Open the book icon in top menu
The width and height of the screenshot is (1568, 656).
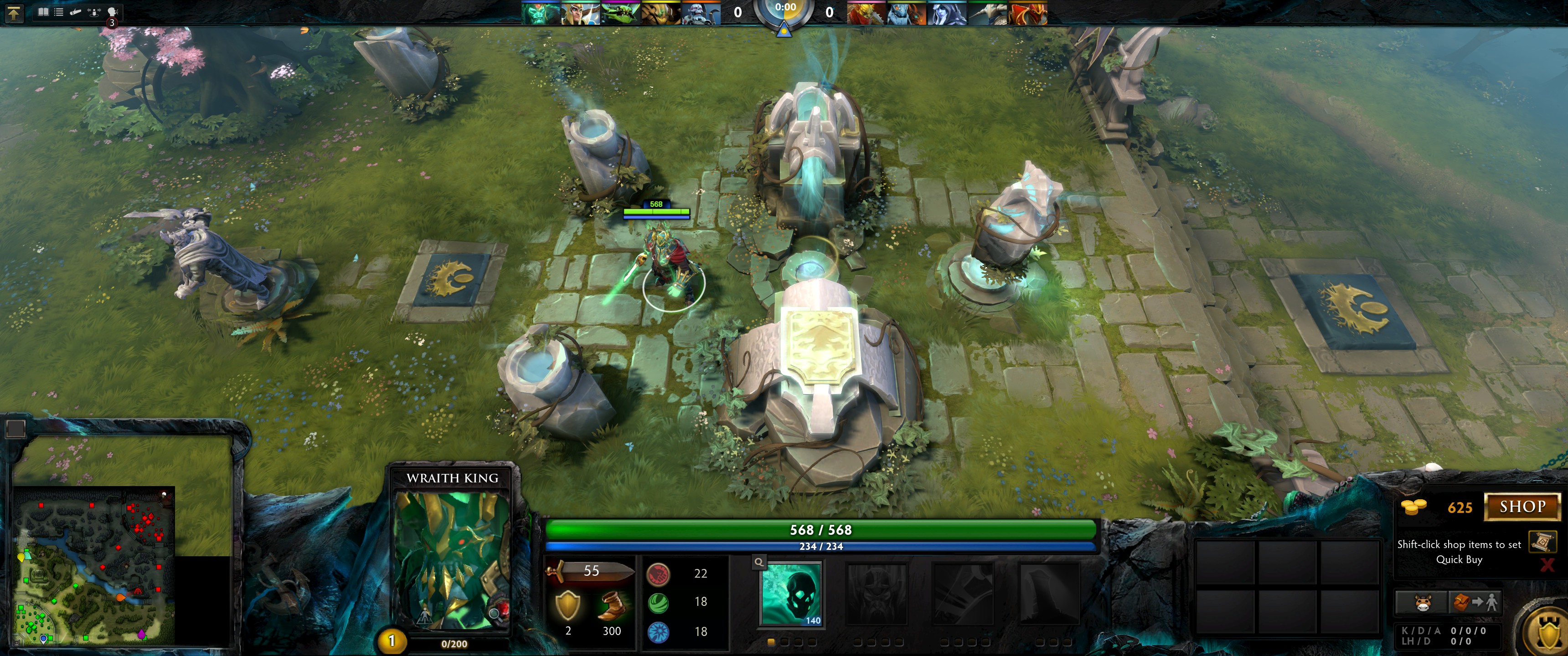pyautogui.click(x=43, y=11)
